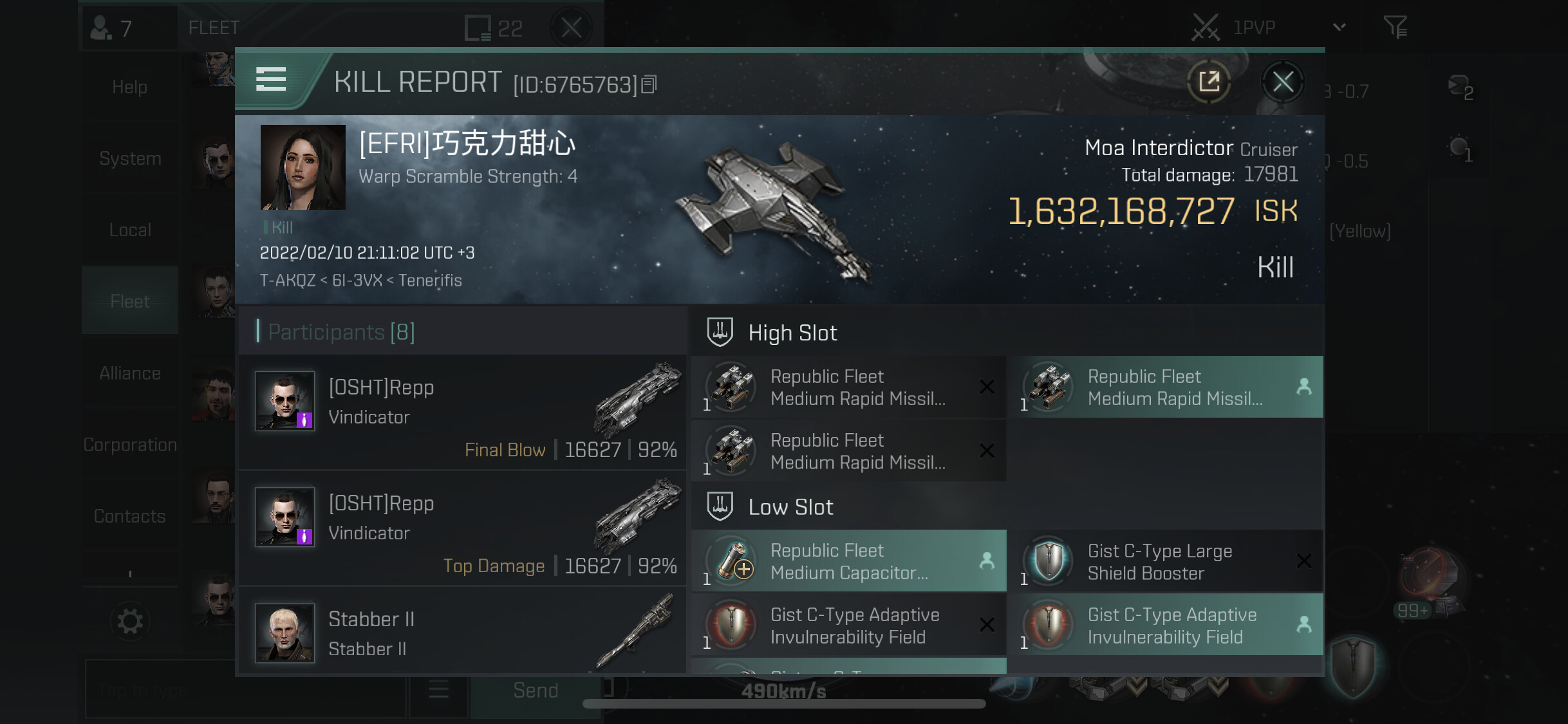Open the 1PVP overview dropdown
The height and width of the screenshot is (724, 1568).
pyautogui.click(x=1339, y=27)
